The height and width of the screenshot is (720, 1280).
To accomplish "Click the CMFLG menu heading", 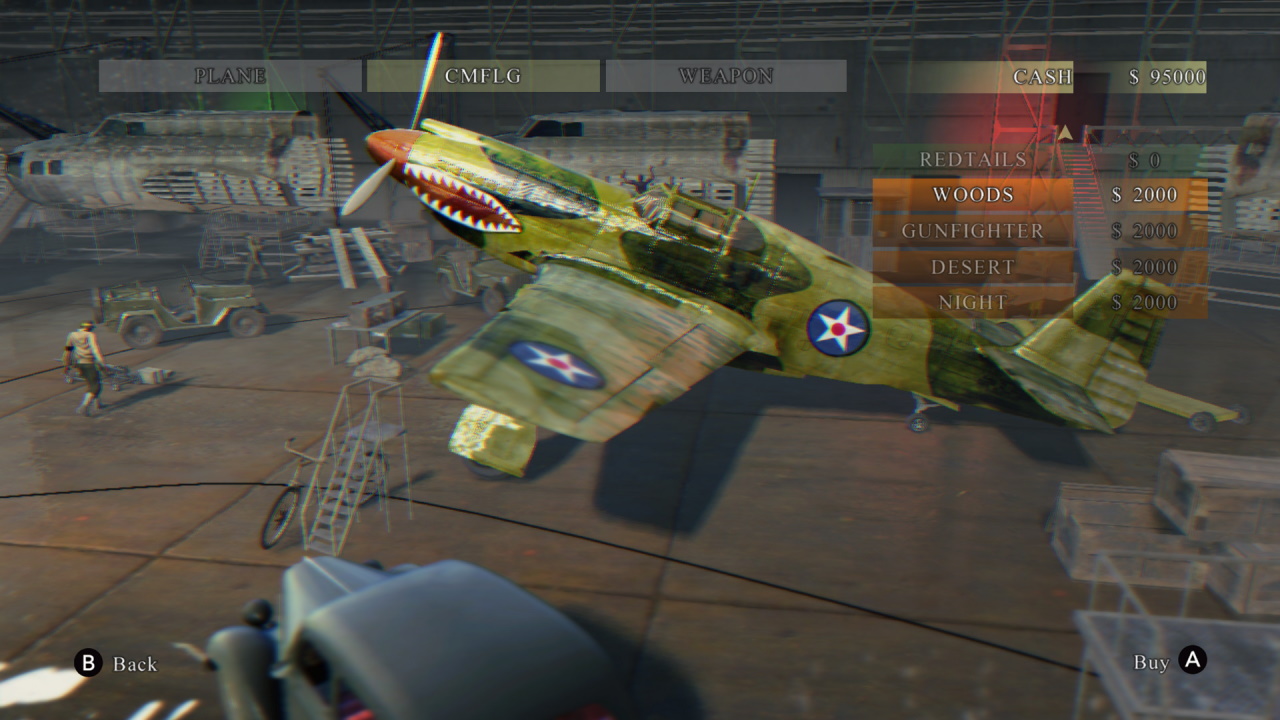I will 483,75.
